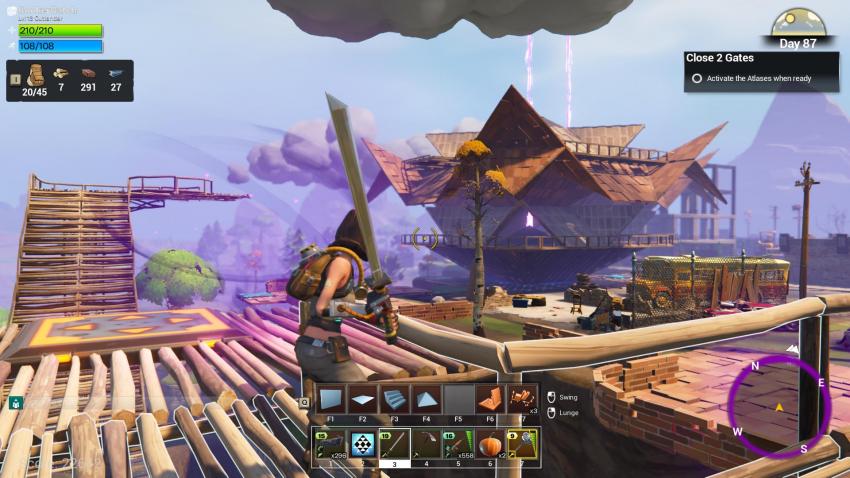Pick the pyramid roof building piece

coord(426,399)
